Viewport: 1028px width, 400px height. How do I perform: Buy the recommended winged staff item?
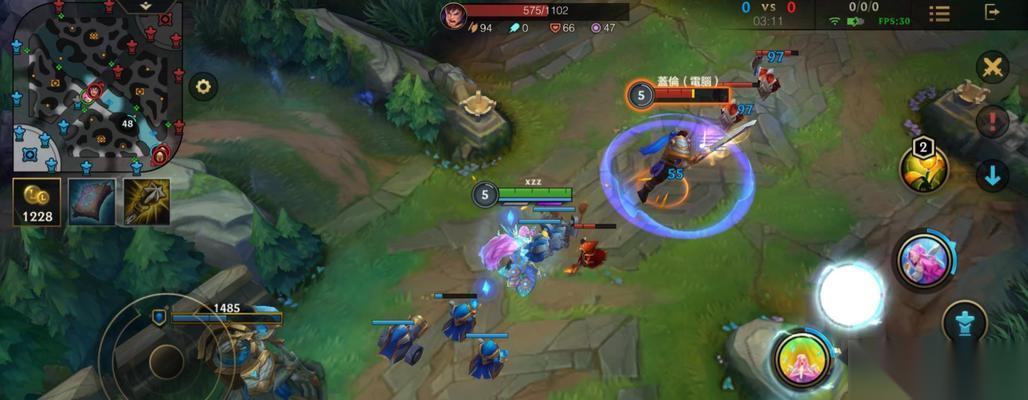147,201
